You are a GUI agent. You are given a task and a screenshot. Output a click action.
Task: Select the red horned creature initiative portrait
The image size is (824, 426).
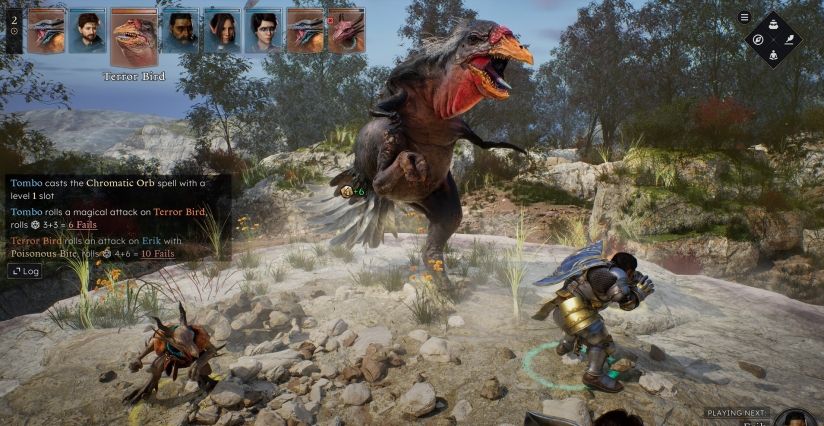pos(346,30)
